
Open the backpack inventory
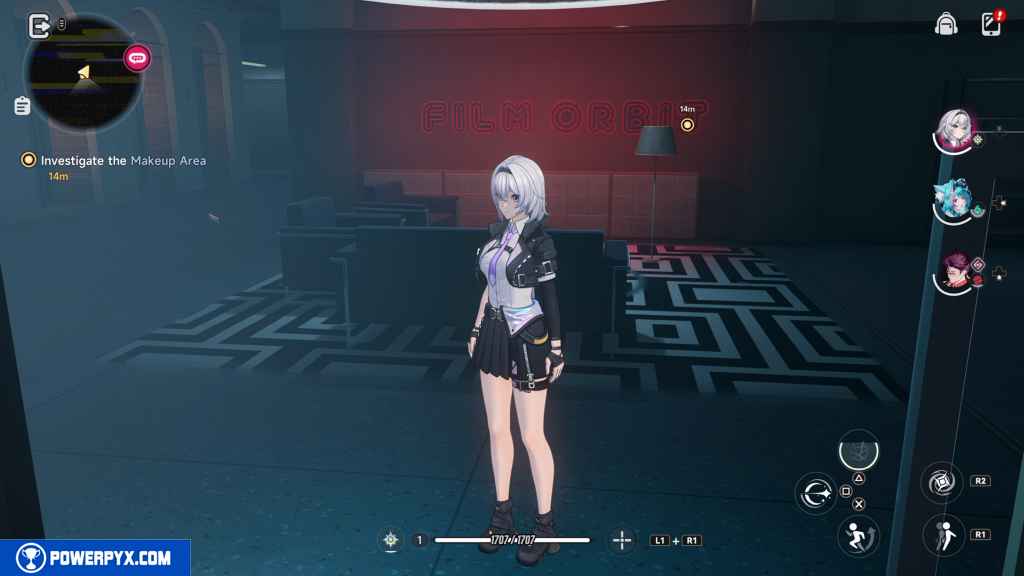pyautogui.click(x=945, y=24)
